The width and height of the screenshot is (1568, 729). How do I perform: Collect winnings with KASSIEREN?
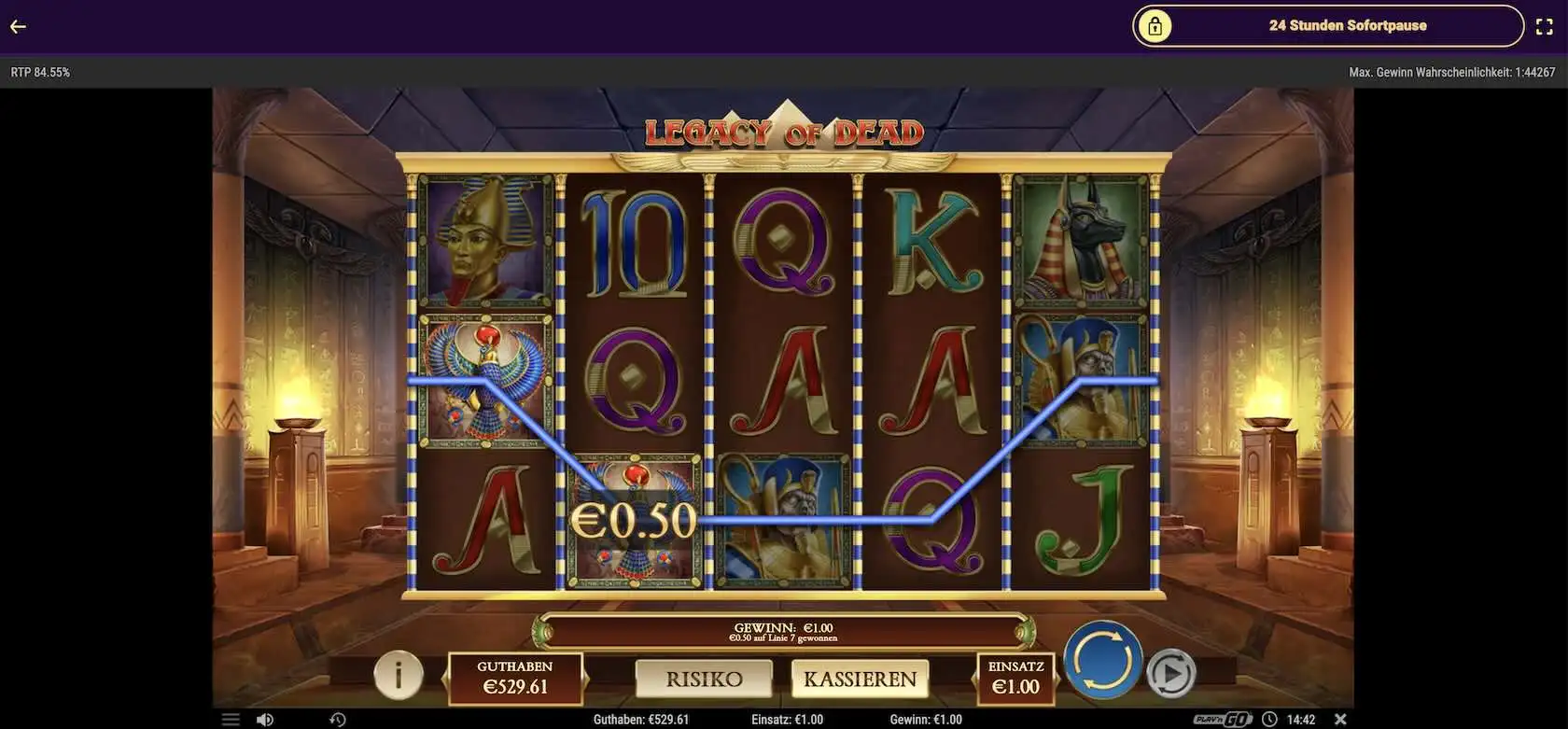pos(860,679)
